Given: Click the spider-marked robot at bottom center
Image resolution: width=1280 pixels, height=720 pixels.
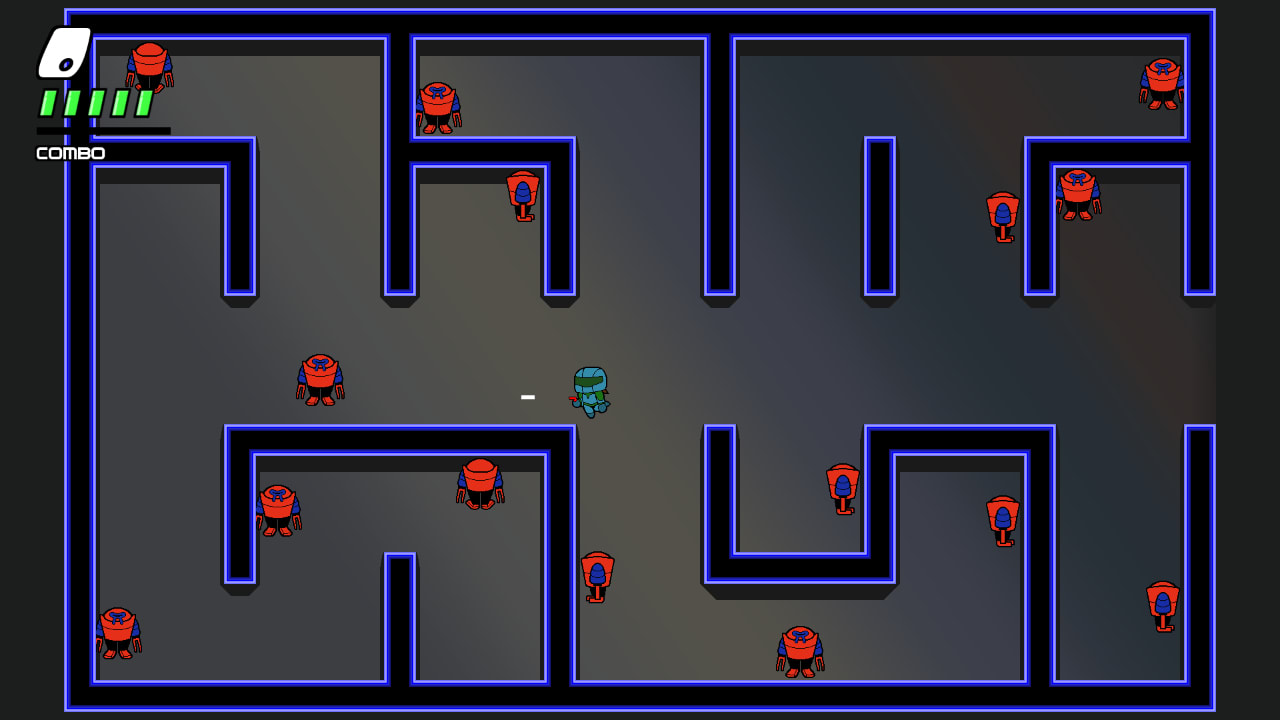Looking at the screenshot, I should (798, 650).
